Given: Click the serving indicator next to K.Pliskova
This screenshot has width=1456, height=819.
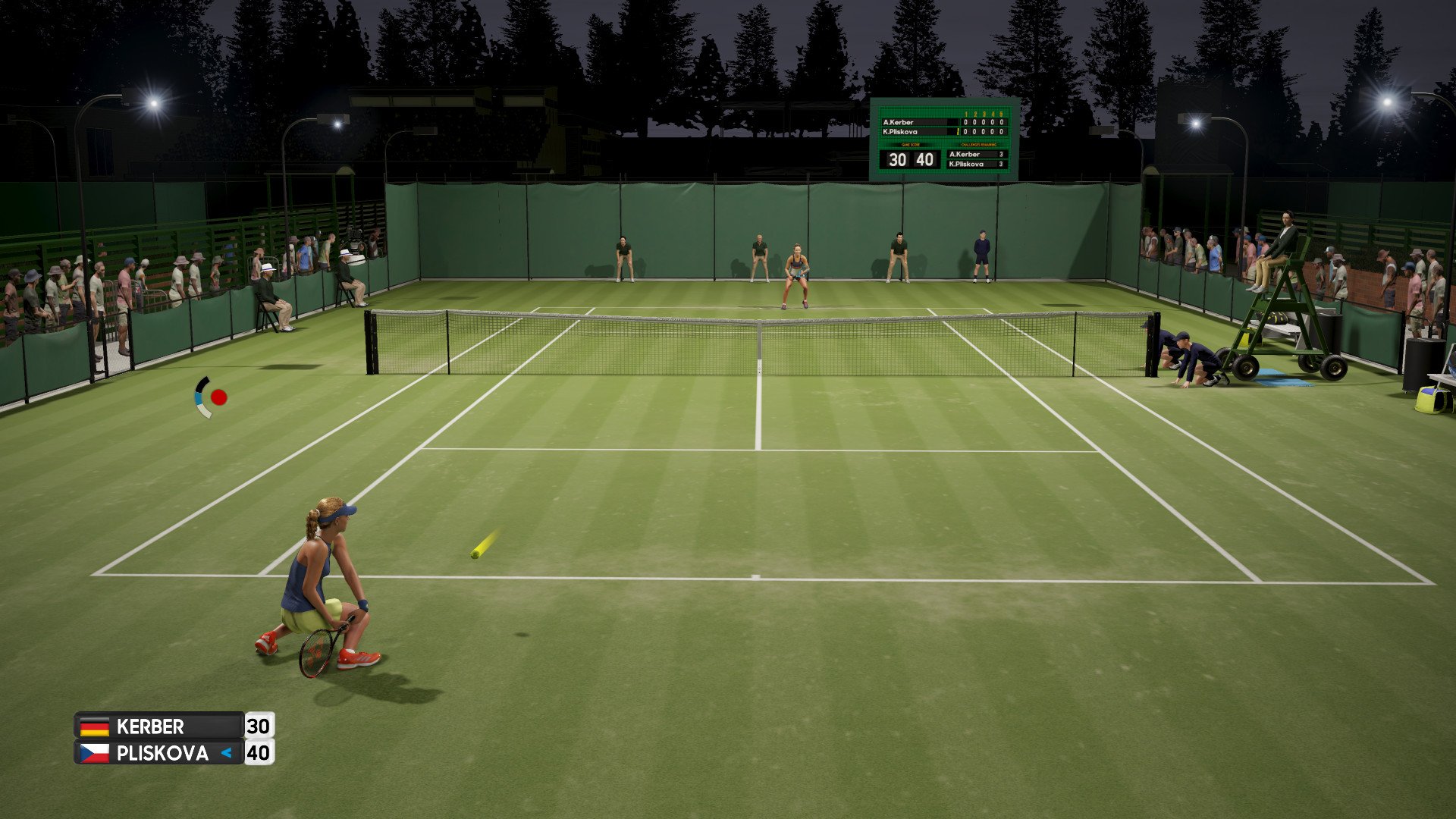Looking at the screenshot, I should (x=958, y=130).
